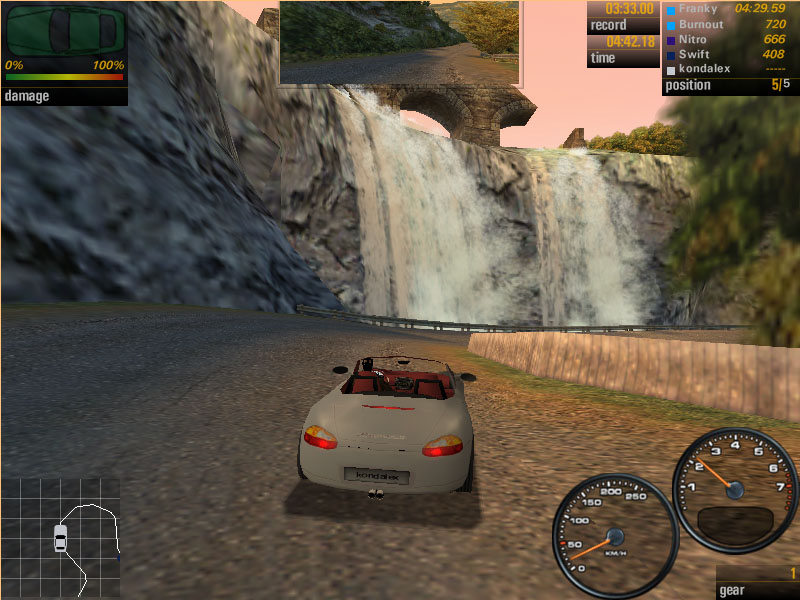Image resolution: width=800 pixels, height=600 pixels.
Task: Select Swift in the standings list
Action: coord(694,54)
